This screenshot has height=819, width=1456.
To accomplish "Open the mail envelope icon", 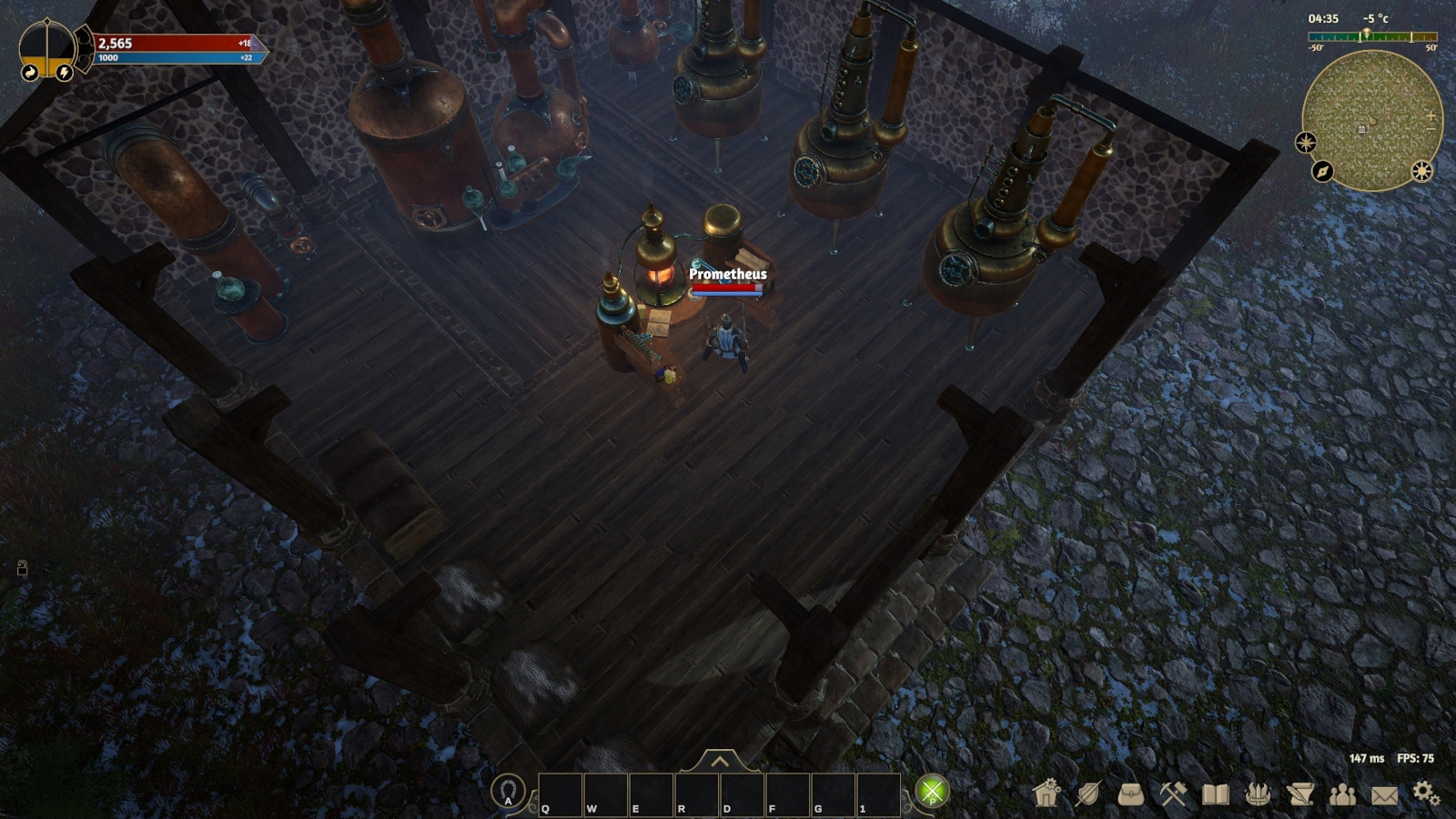I will pos(1384,795).
